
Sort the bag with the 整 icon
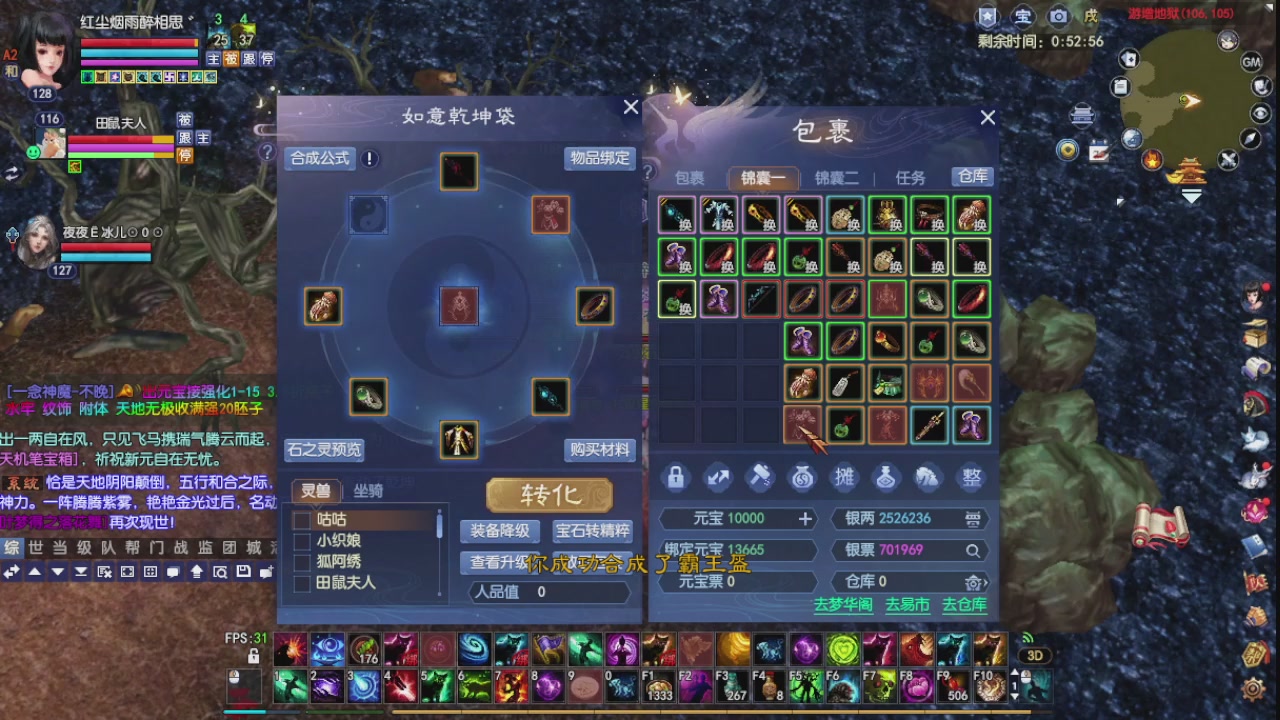pyautogui.click(x=971, y=478)
